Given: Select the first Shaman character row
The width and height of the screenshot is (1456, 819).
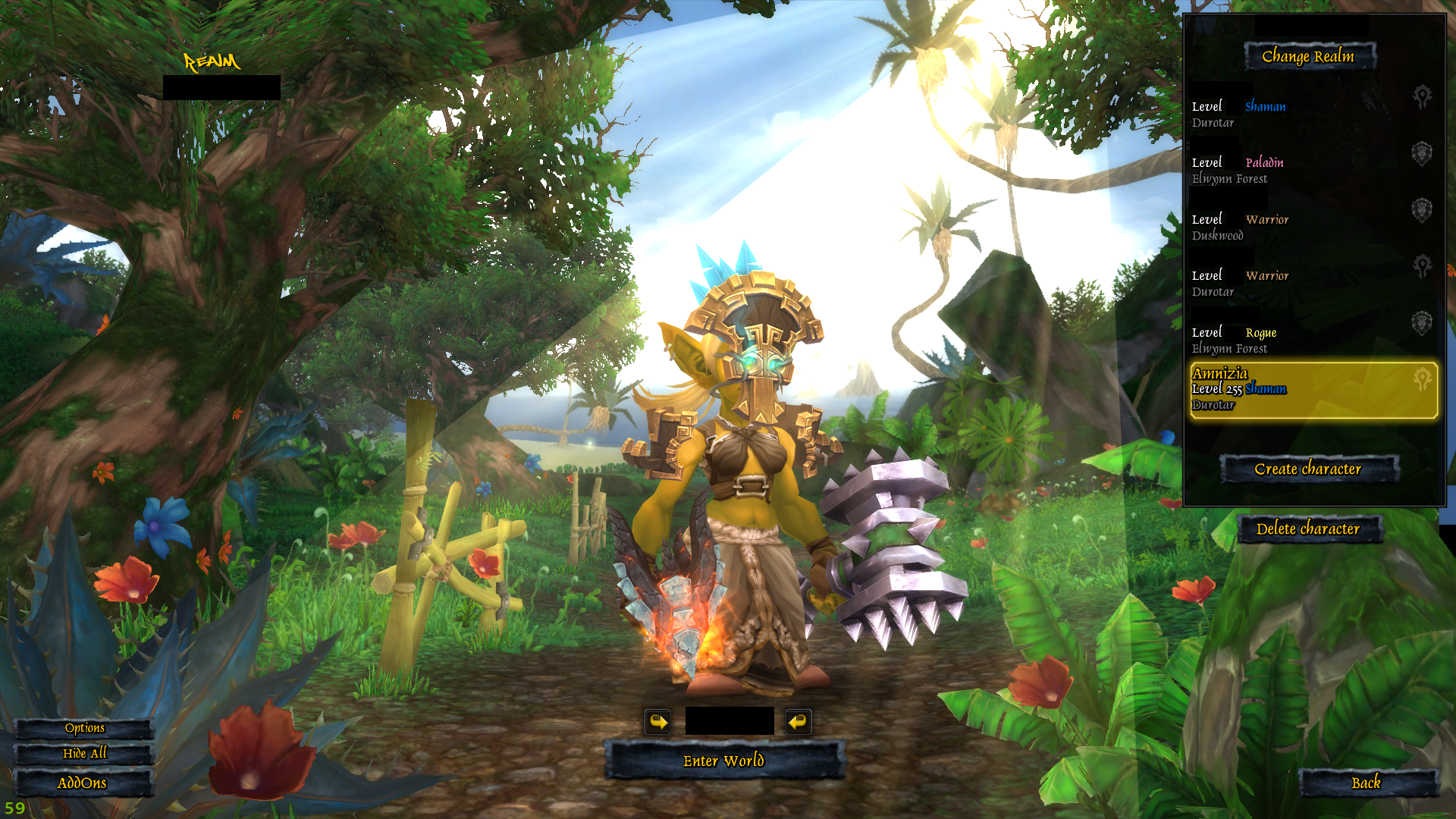Looking at the screenshot, I should coord(1312,111).
